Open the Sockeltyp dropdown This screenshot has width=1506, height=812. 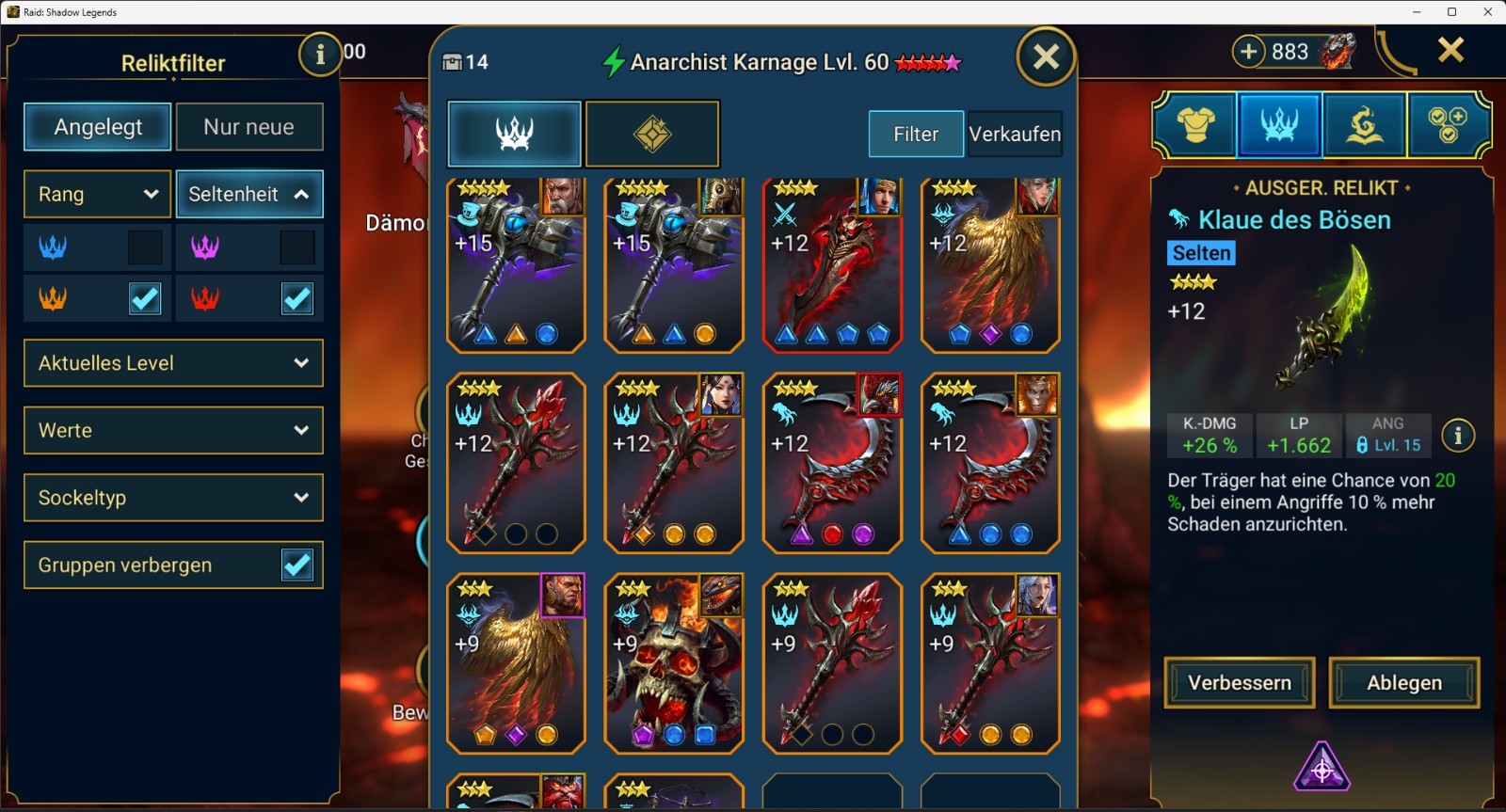click(173, 498)
